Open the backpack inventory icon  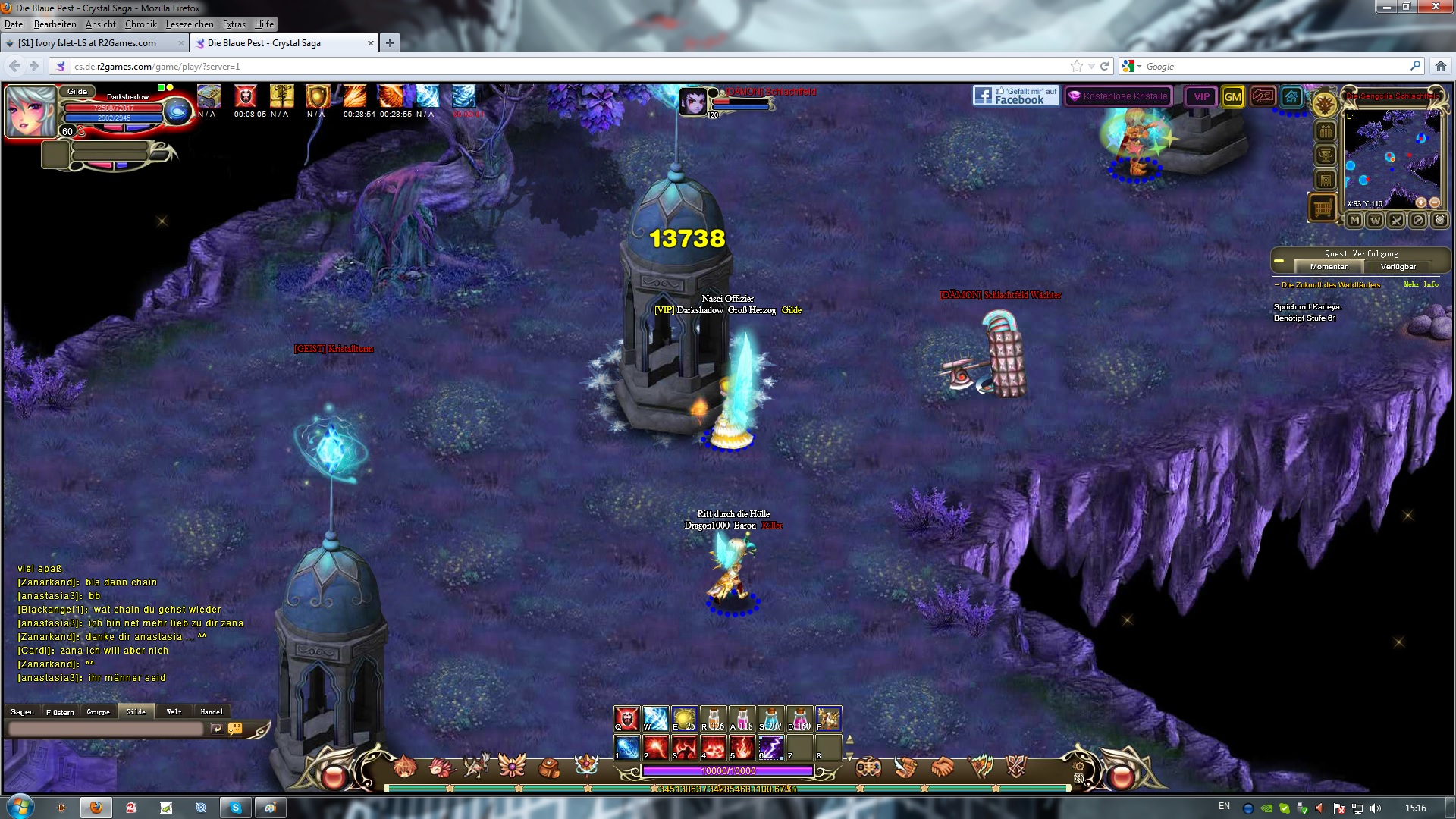click(549, 767)
